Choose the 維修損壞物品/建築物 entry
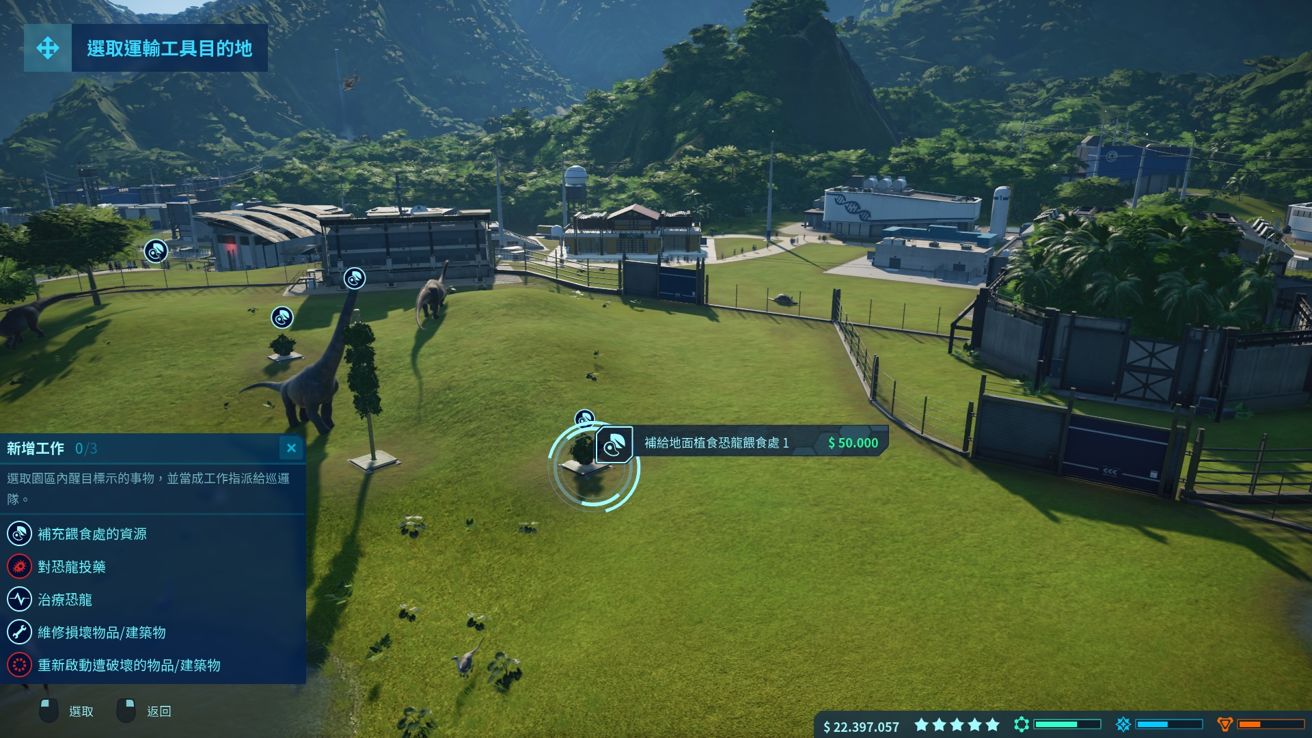Screen dimensions: 1312x738 (x=102, y=632)
